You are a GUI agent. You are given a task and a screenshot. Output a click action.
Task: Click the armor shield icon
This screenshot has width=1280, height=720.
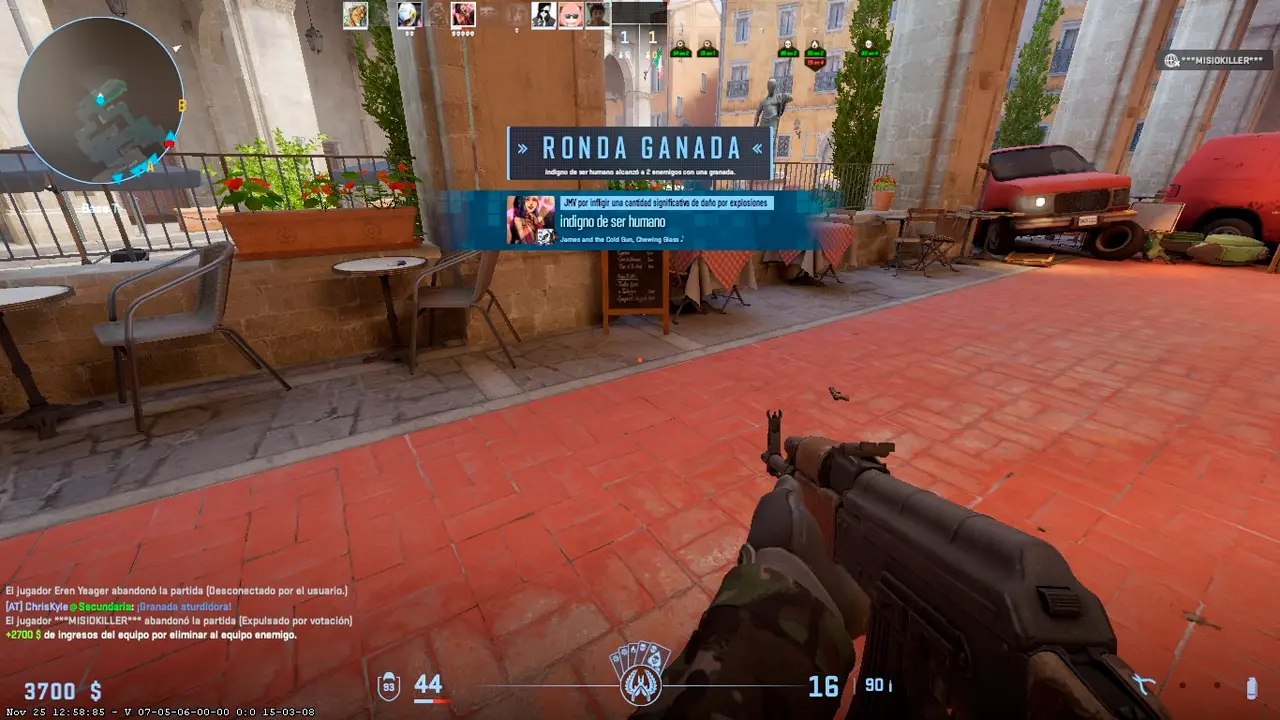[388, 686]
